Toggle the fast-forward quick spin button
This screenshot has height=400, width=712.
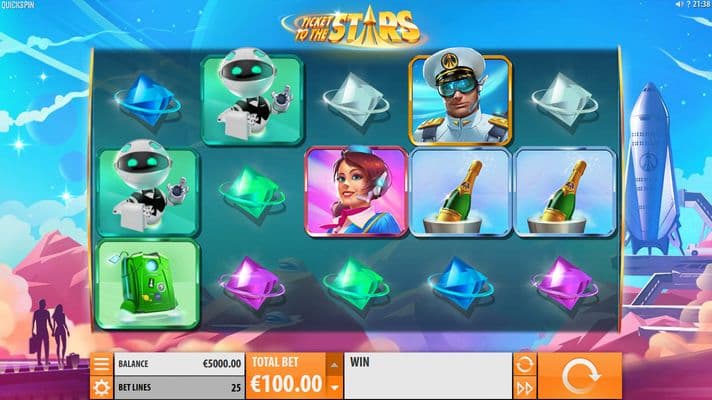[524, 387]
